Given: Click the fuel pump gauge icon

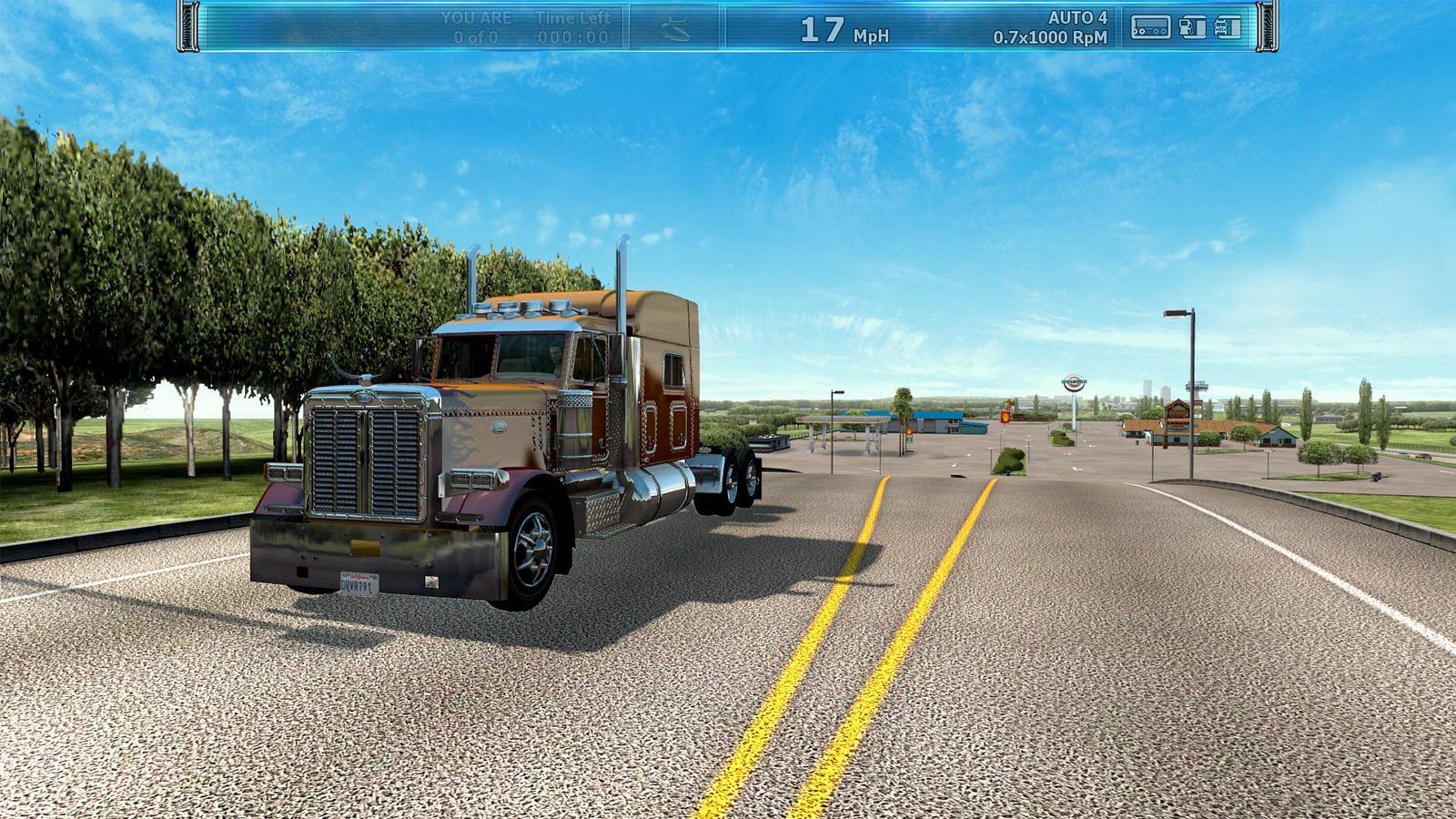Looking at the screenshot, I should [1192, 27].
